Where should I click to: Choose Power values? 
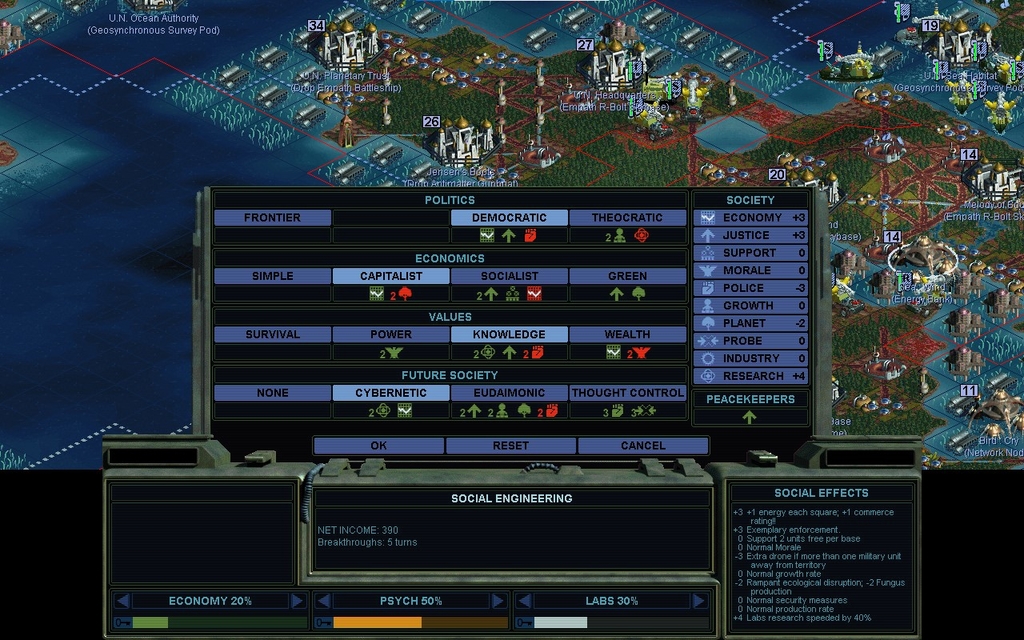coord(391,334)
